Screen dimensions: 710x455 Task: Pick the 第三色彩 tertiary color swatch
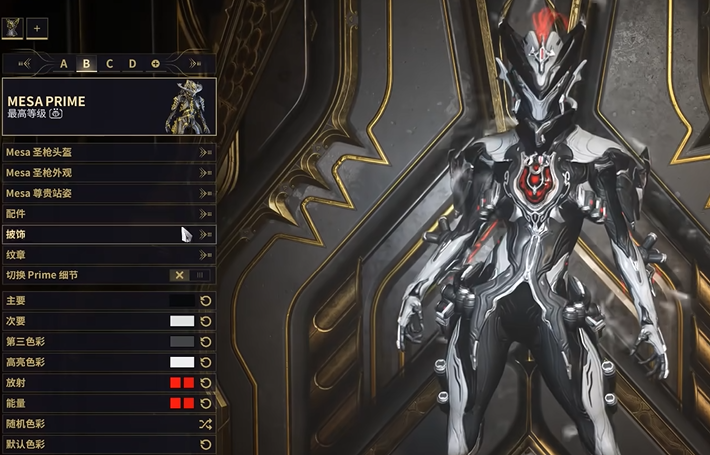tap(182, 341)
